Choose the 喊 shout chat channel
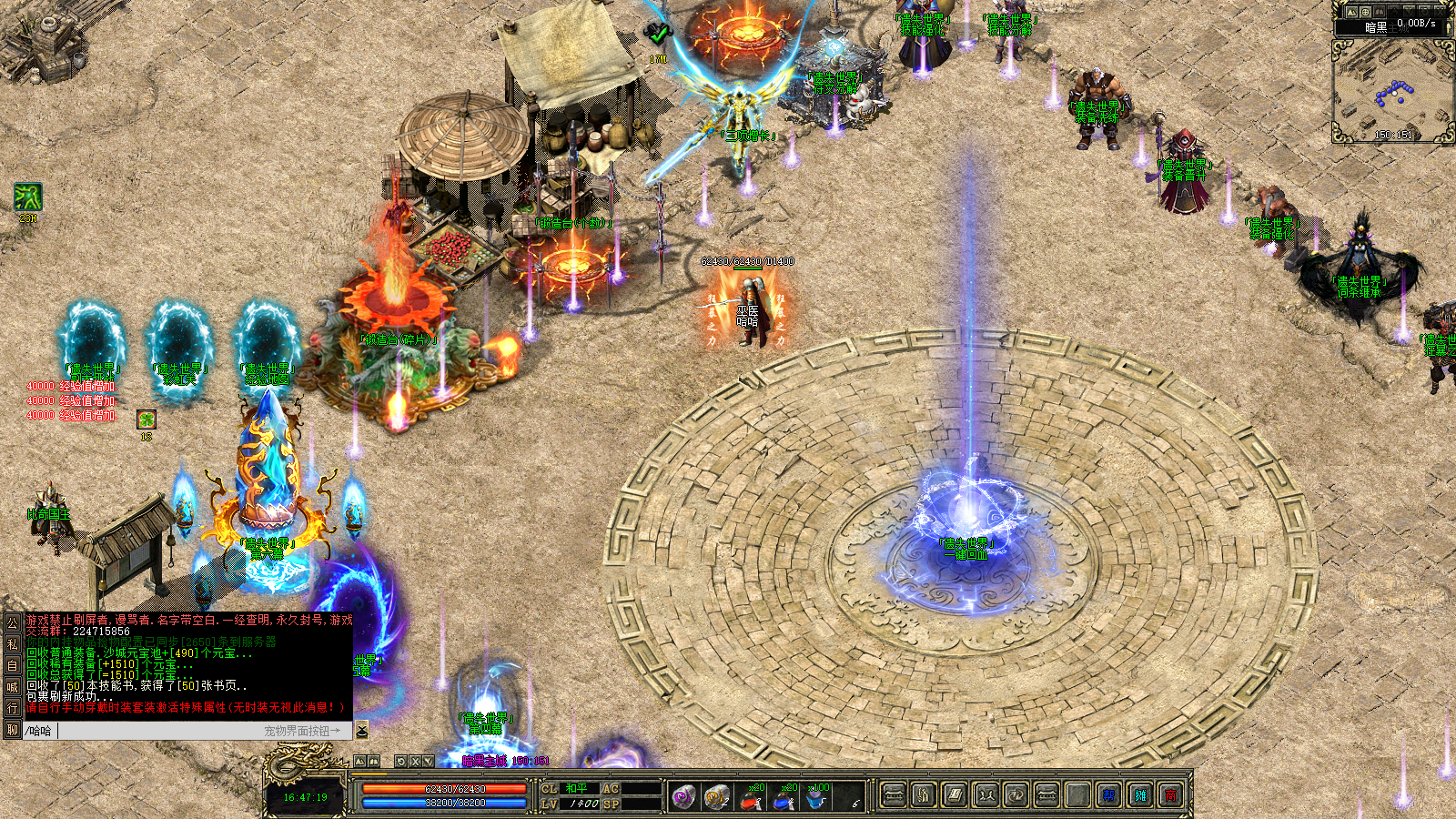The width and height of the screenshot is (1456, 819). pos(12,687)
